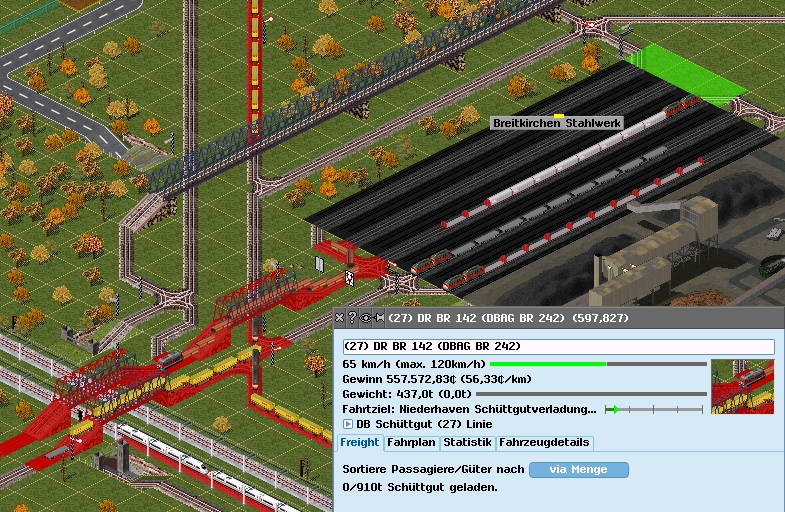Expand the DB Schüttgut (27) Linie entry
Image resolution: width=785 pixels, height=512 pixels.
[348, 425]
